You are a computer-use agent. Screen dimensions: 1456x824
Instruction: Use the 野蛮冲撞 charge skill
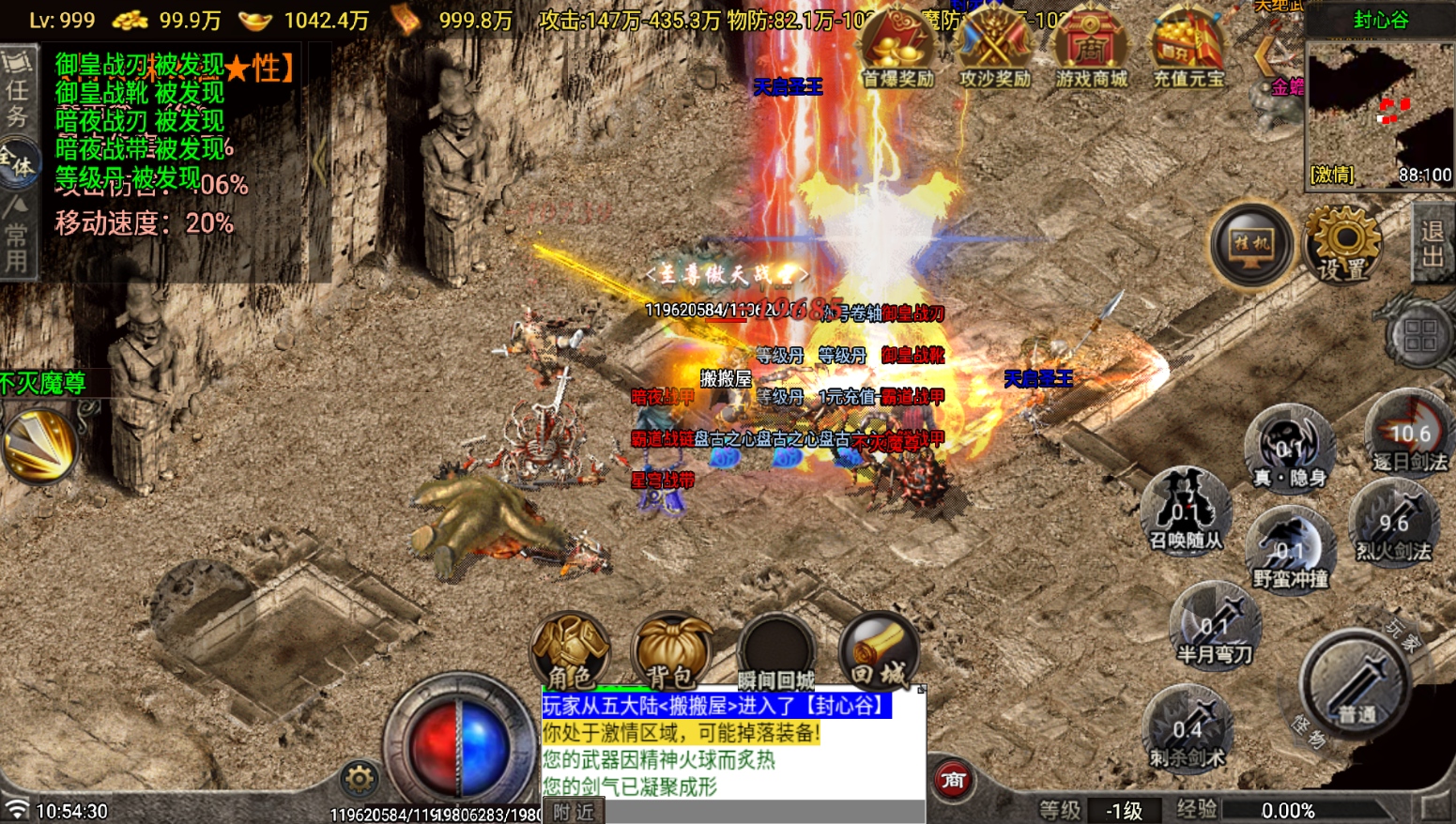click(x=1290, y=550)
